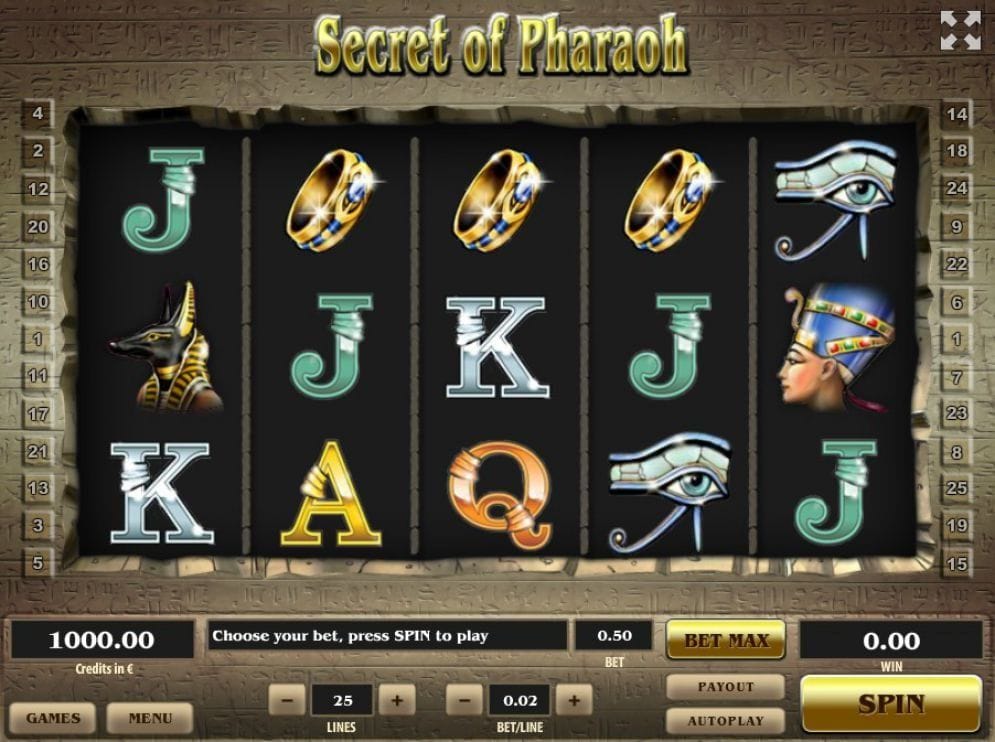The image size is (995, 742).
Task: Toggle fullscreen with the arrows icon
Action: click(960, 31)
